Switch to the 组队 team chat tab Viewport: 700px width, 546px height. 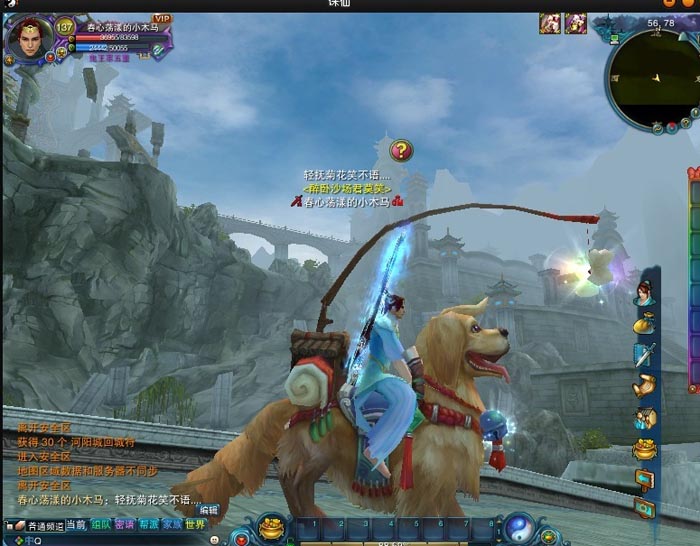click(101, 524)
